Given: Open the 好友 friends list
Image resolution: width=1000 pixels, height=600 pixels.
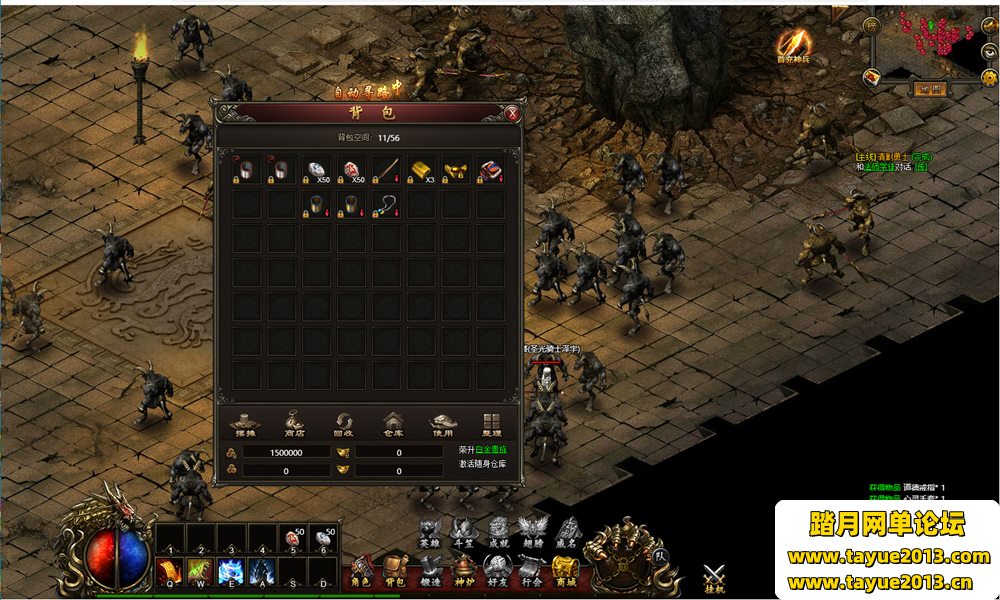Looking at the screenshot, I should 497,572.
